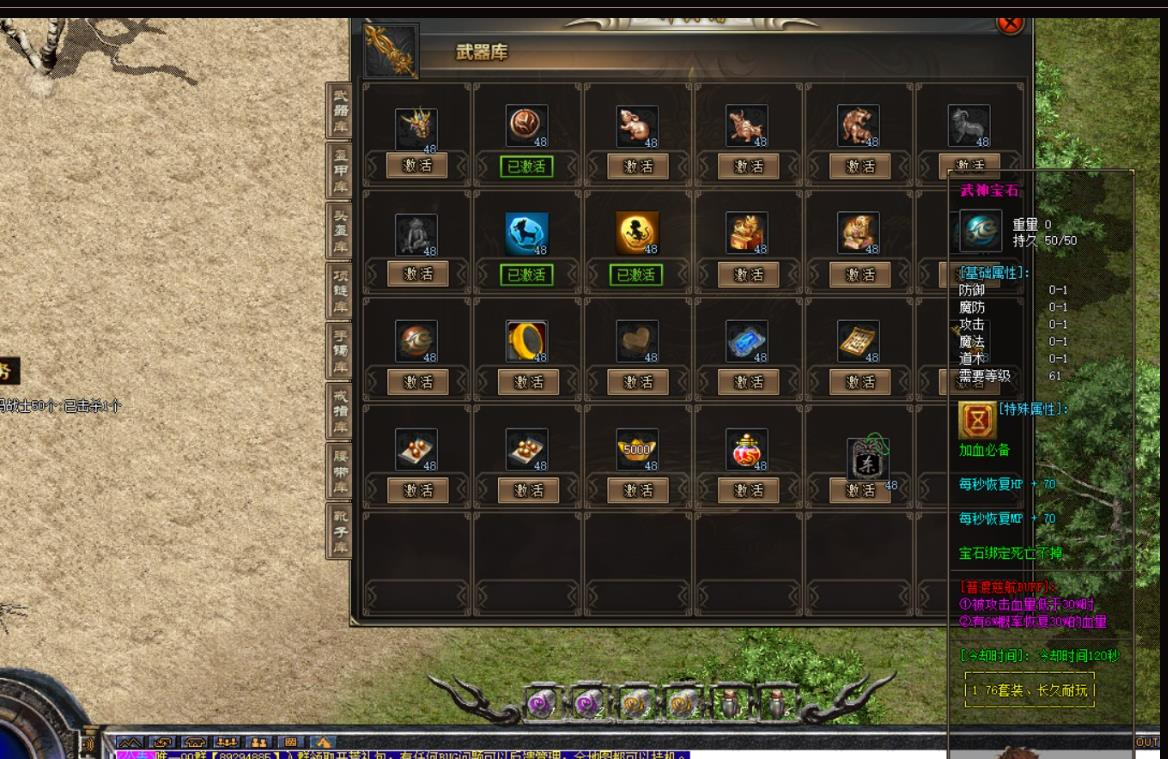Open the 头盔库 tab

click(x=341, y=229)
